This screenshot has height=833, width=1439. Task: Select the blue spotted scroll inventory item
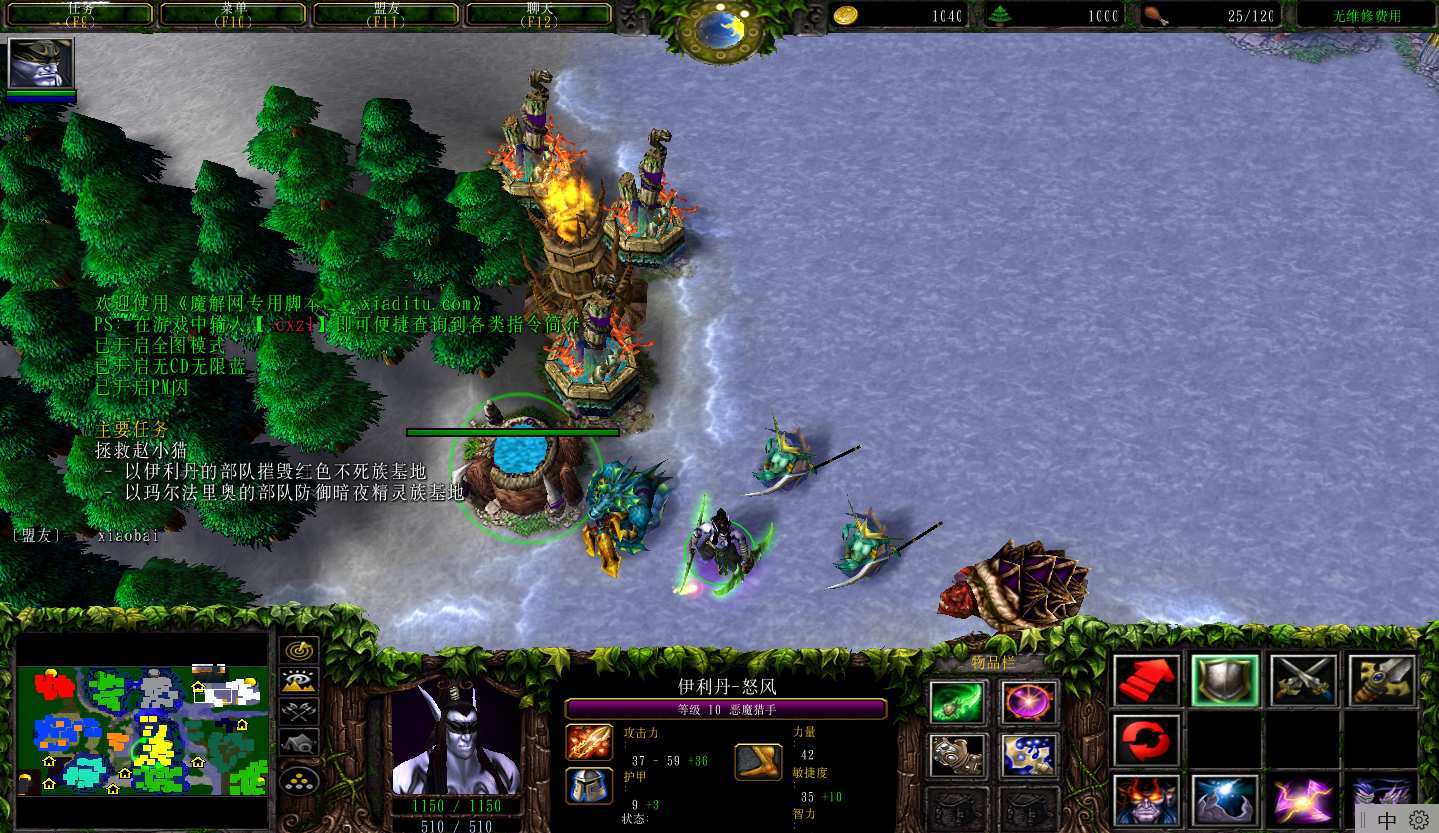(1029, 755)
